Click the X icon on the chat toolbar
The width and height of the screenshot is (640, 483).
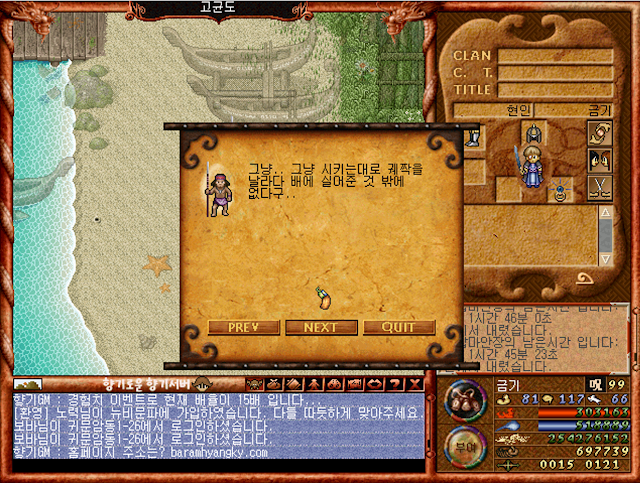click(415, 384)
